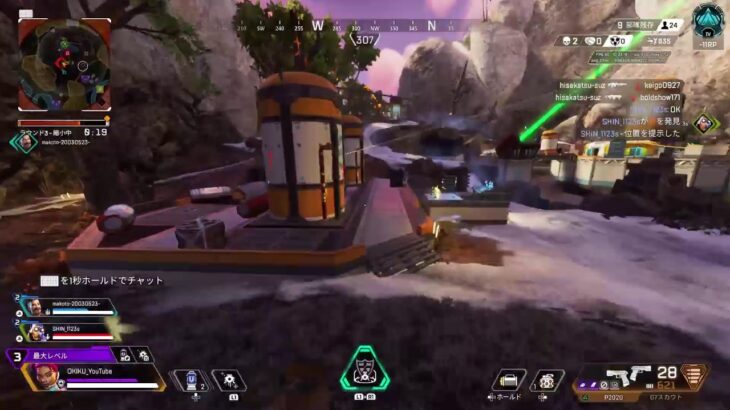Click the ranked tier badge
This screenshot has height=410, width=730.
pyautogui.click(x=708, y=22)
